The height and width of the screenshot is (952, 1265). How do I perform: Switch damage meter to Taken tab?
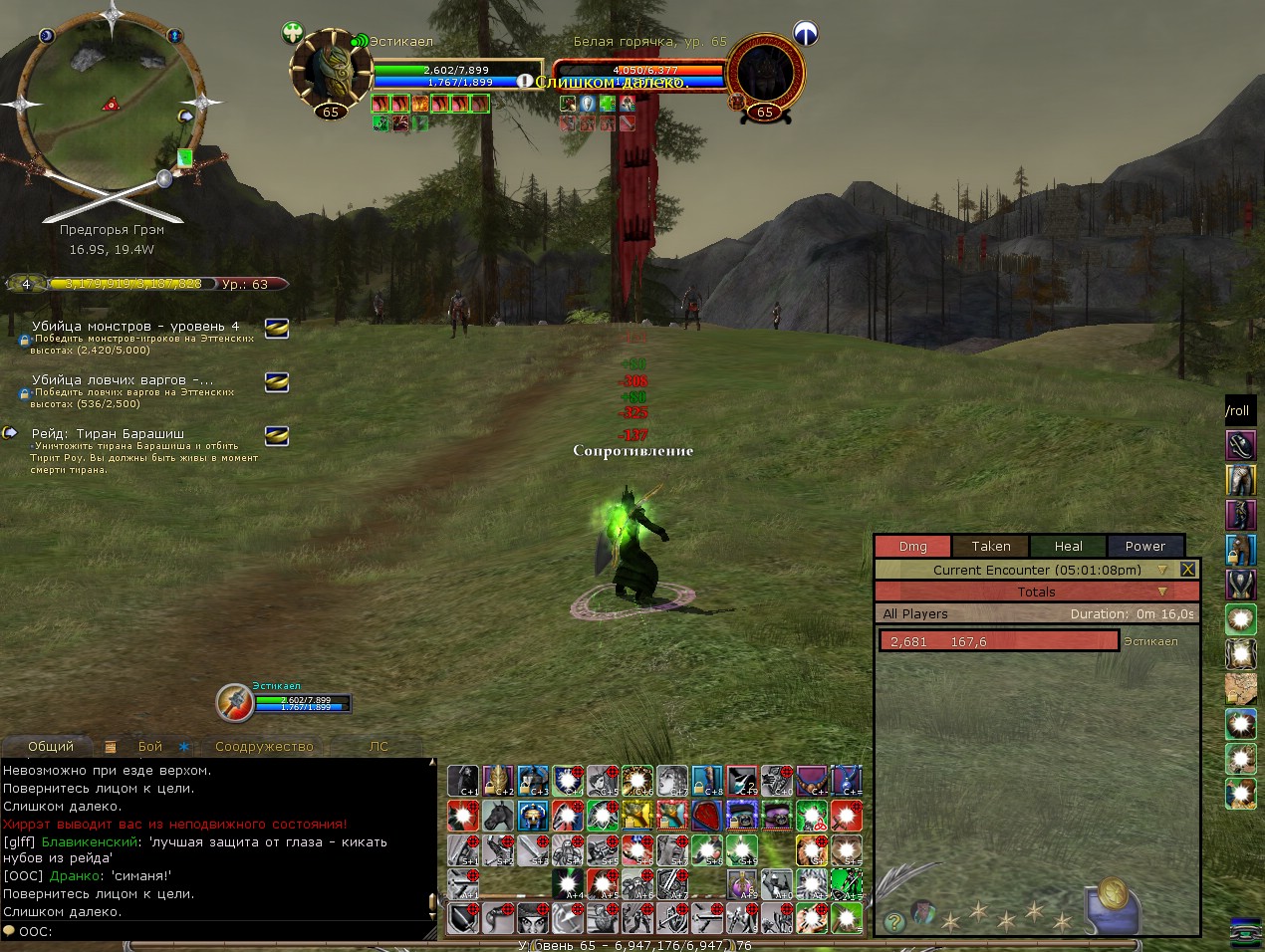coord(990,546)
